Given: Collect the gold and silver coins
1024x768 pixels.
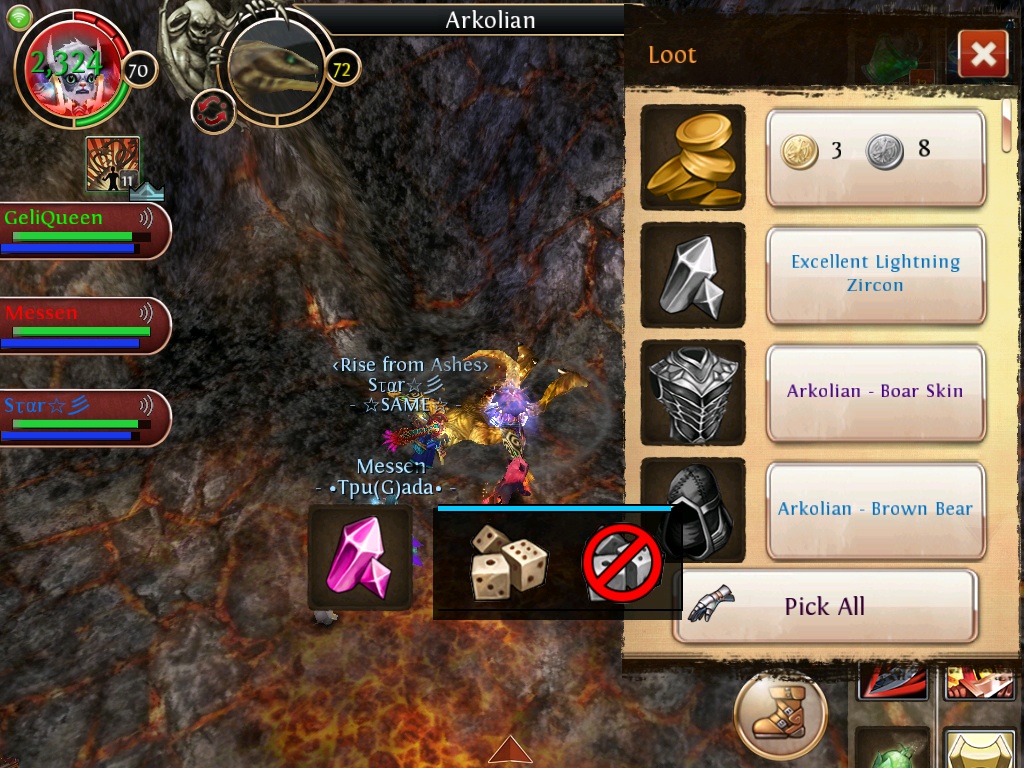Looking at the screenshot, I should click(875, 157).
